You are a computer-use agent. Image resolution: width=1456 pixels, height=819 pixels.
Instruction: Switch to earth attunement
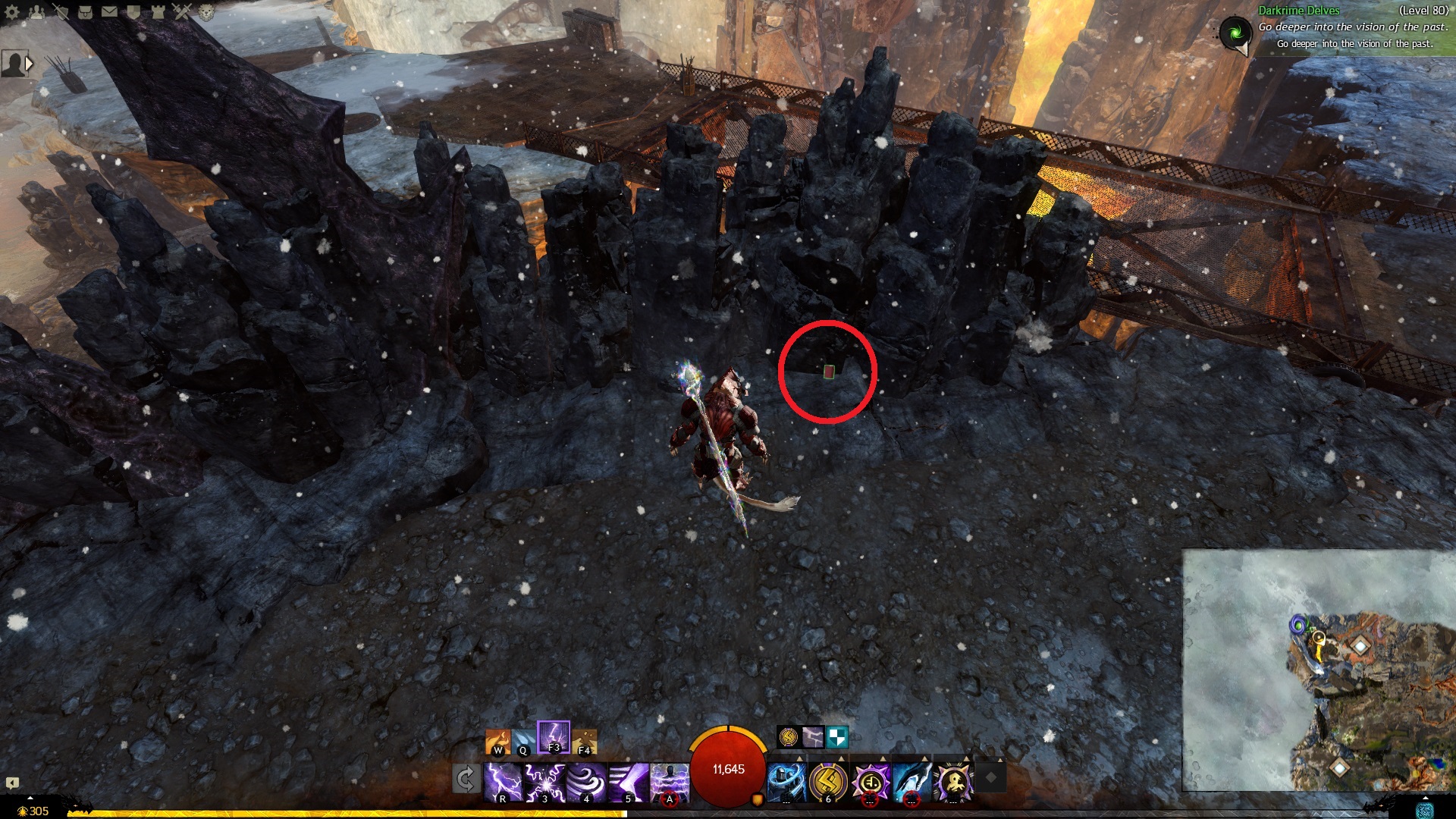click(584, 741)
